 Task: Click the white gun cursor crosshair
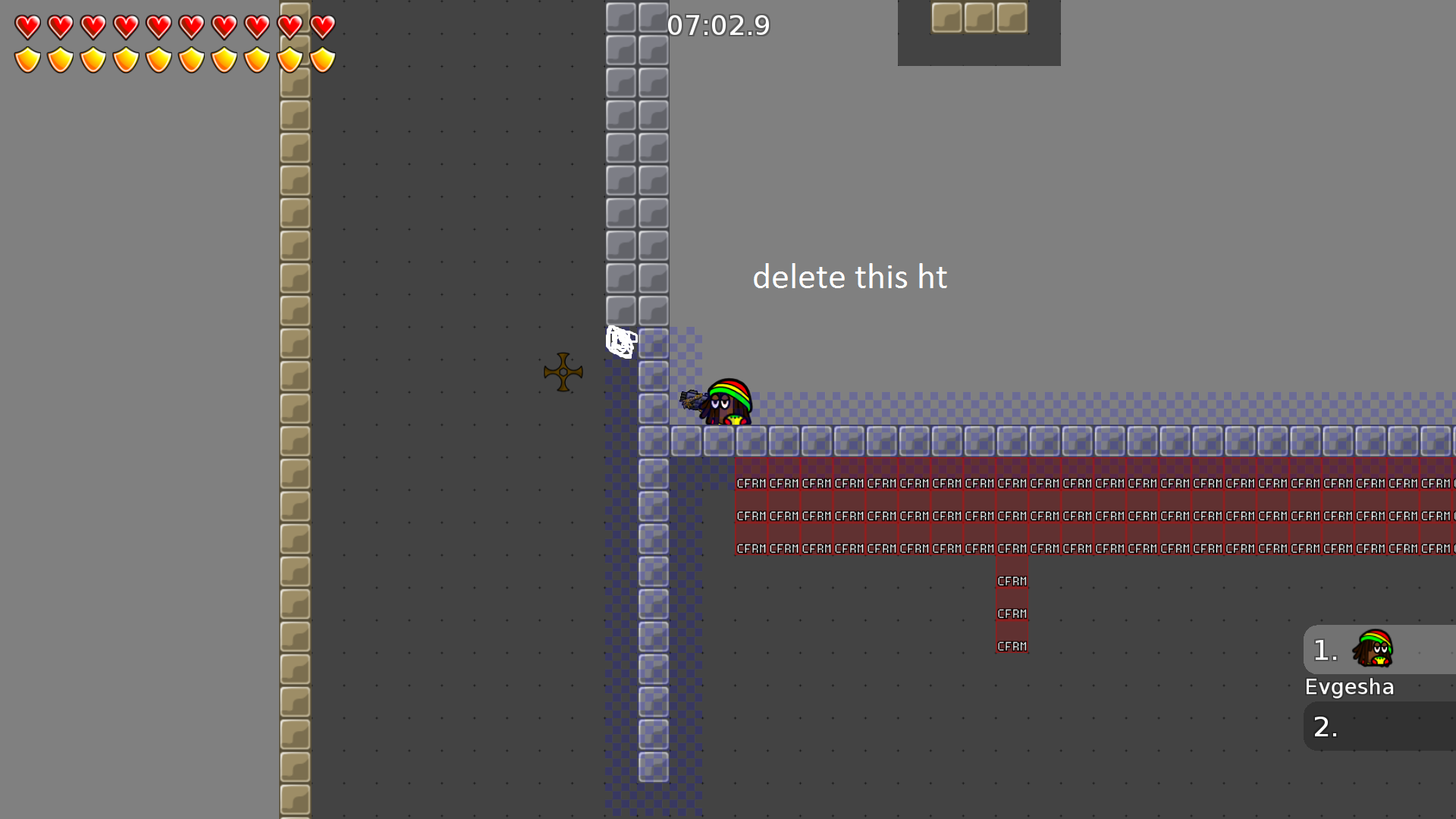620,340
